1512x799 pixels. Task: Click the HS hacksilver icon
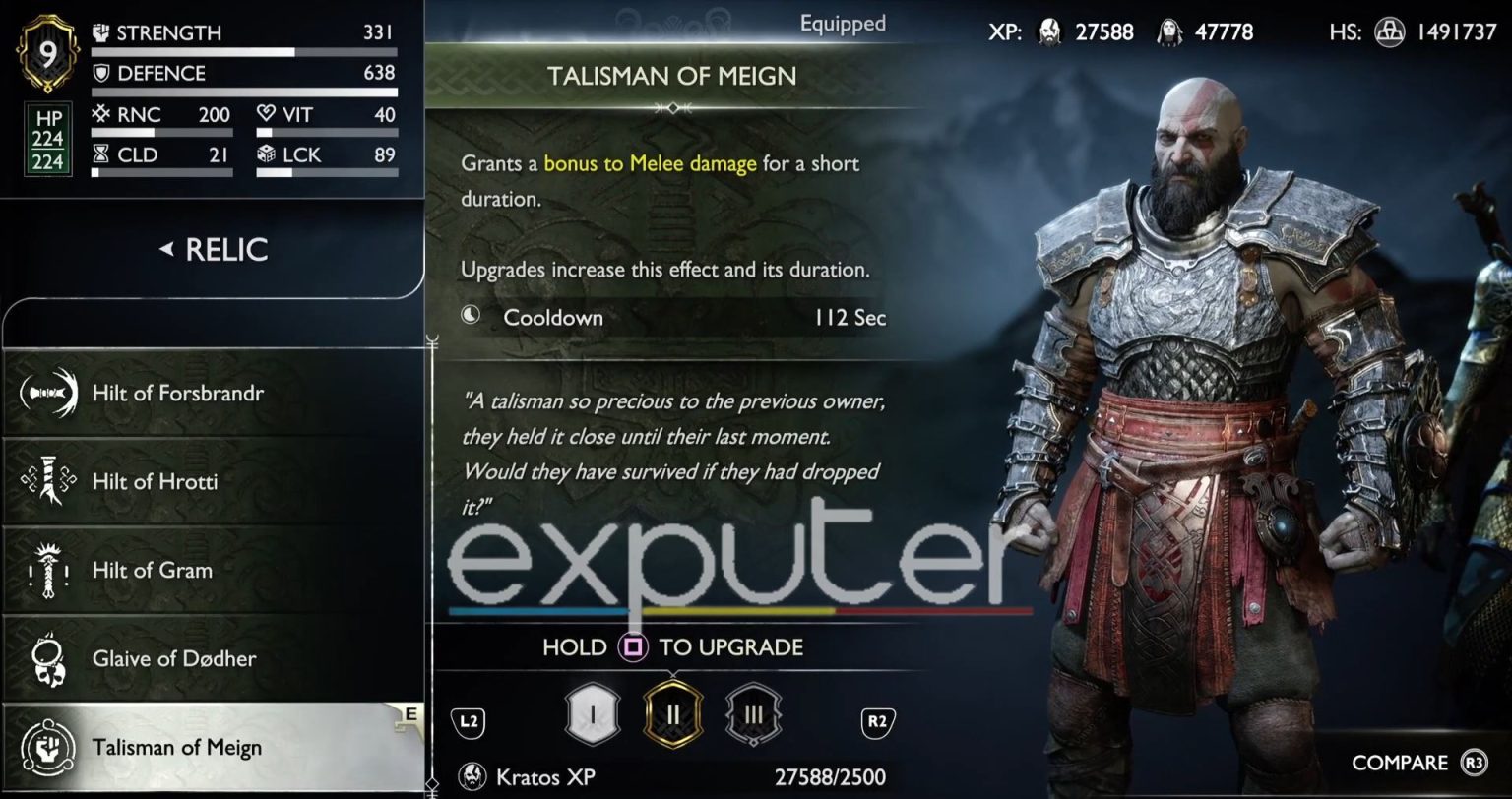1390,31
